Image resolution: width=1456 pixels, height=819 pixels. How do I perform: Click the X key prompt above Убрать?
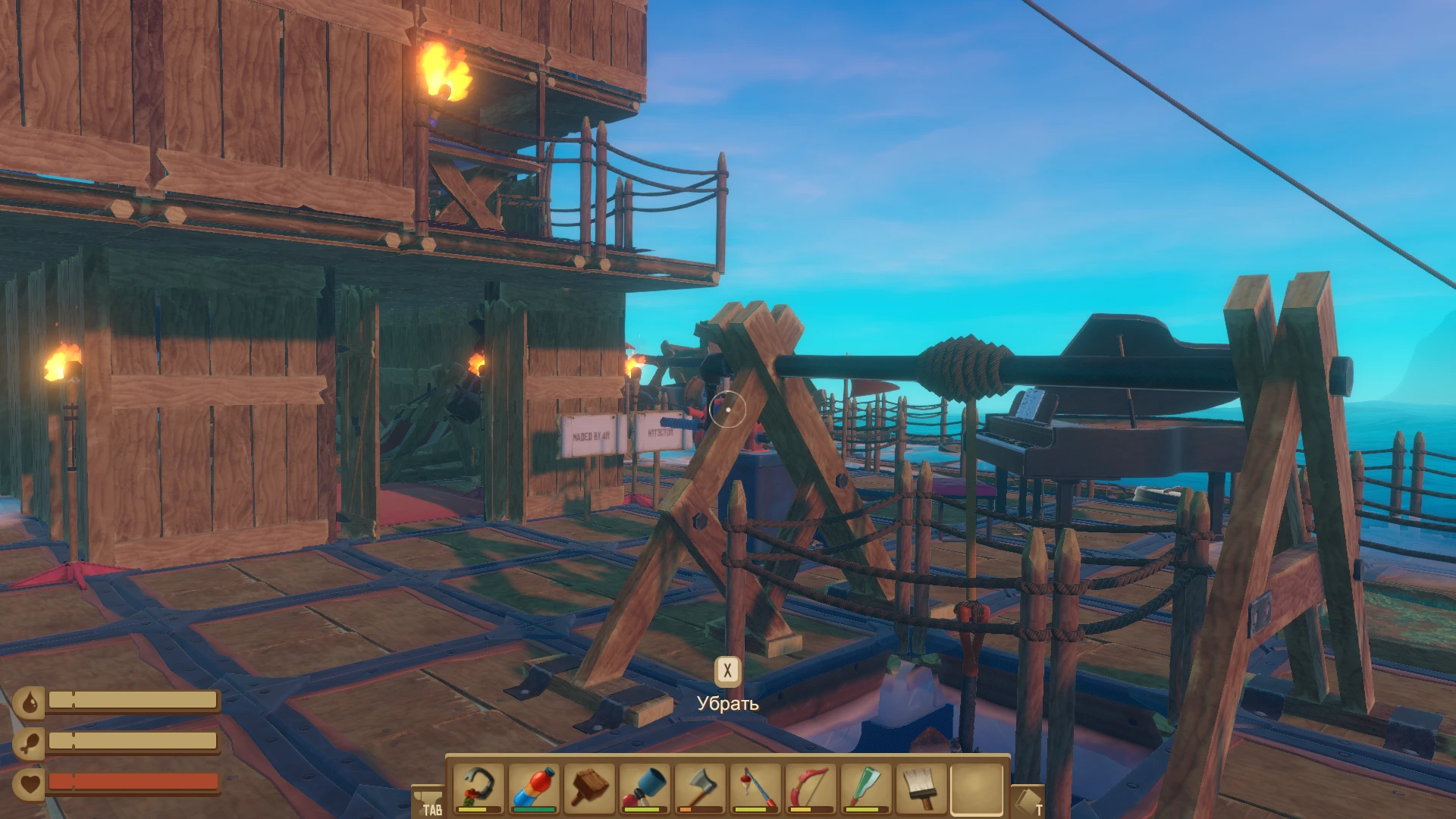pyautogui.click(x=727, y=670)
